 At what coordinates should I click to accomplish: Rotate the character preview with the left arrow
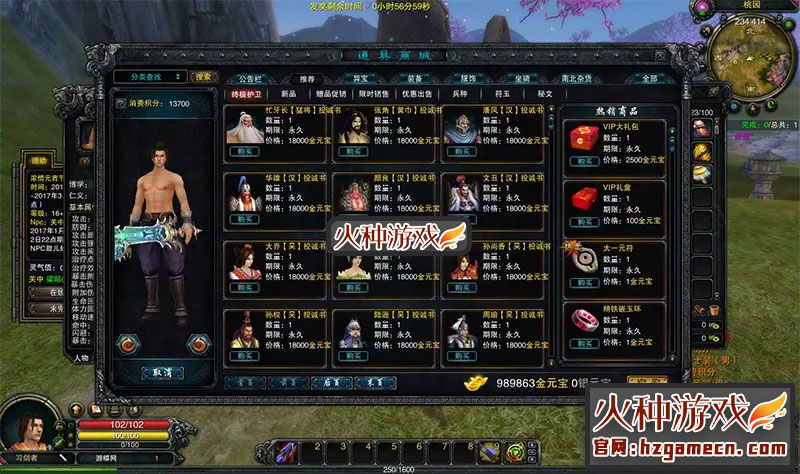tap(129, 343)
